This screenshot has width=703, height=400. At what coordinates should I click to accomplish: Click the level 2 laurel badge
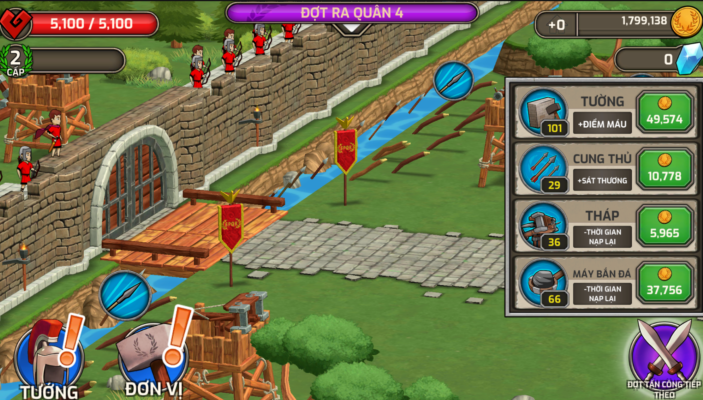tap(15, 58)
